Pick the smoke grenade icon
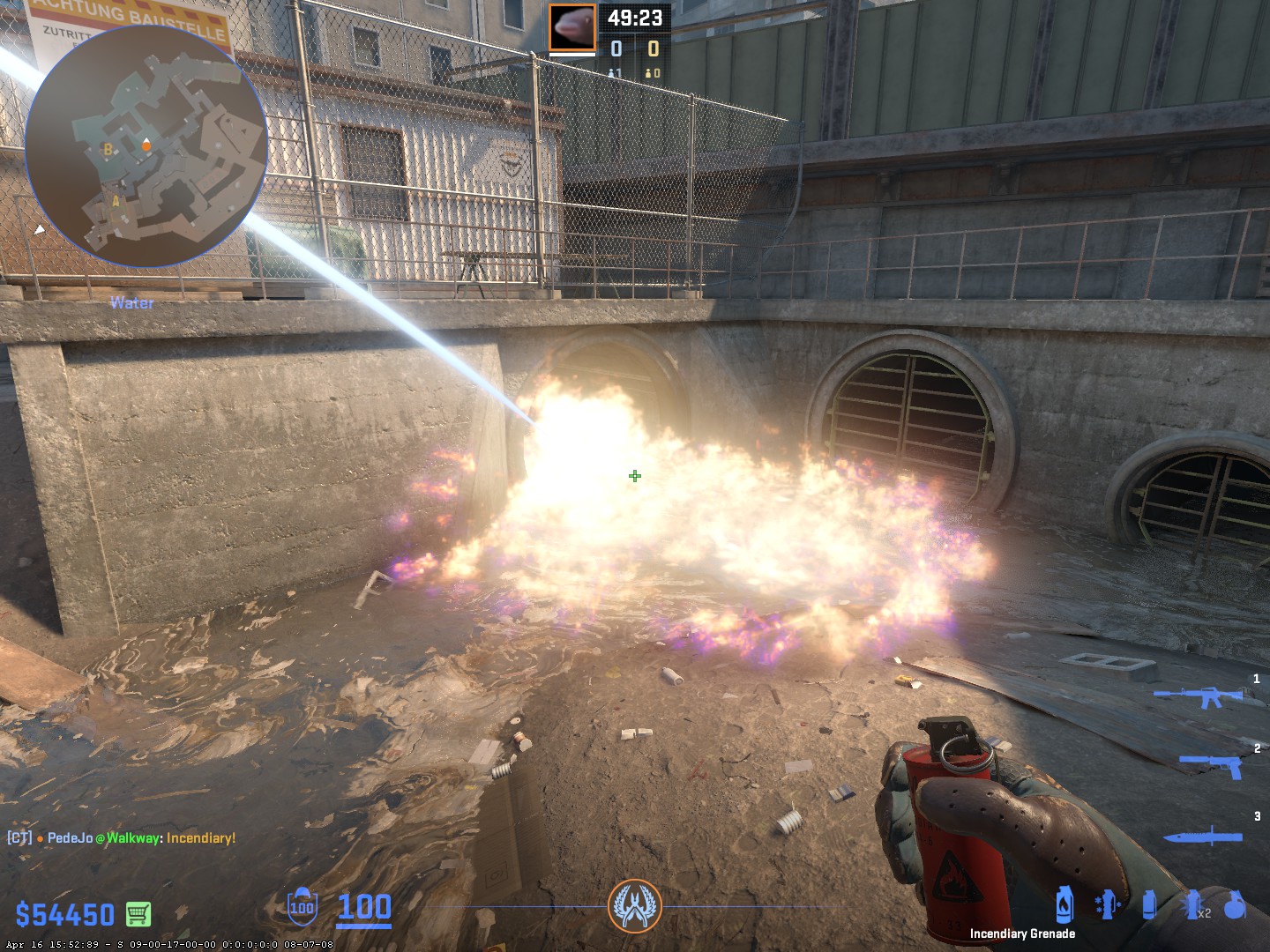Viewport: 1270px width, 952px height. click(x=1149, y=905)
